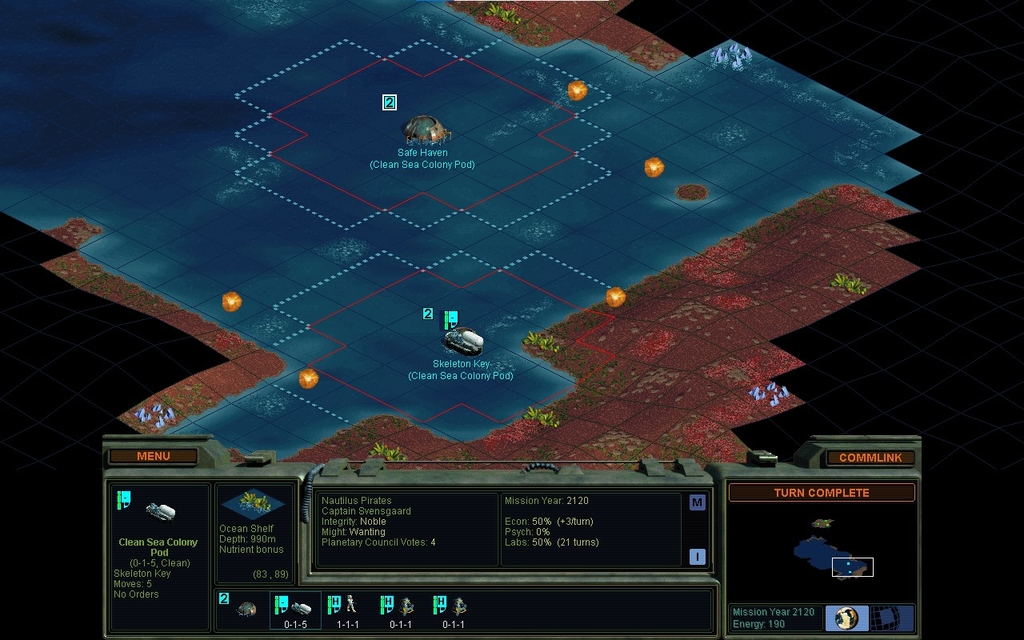
Task: Select the M button in the info panel
Action: pos(697,503)
